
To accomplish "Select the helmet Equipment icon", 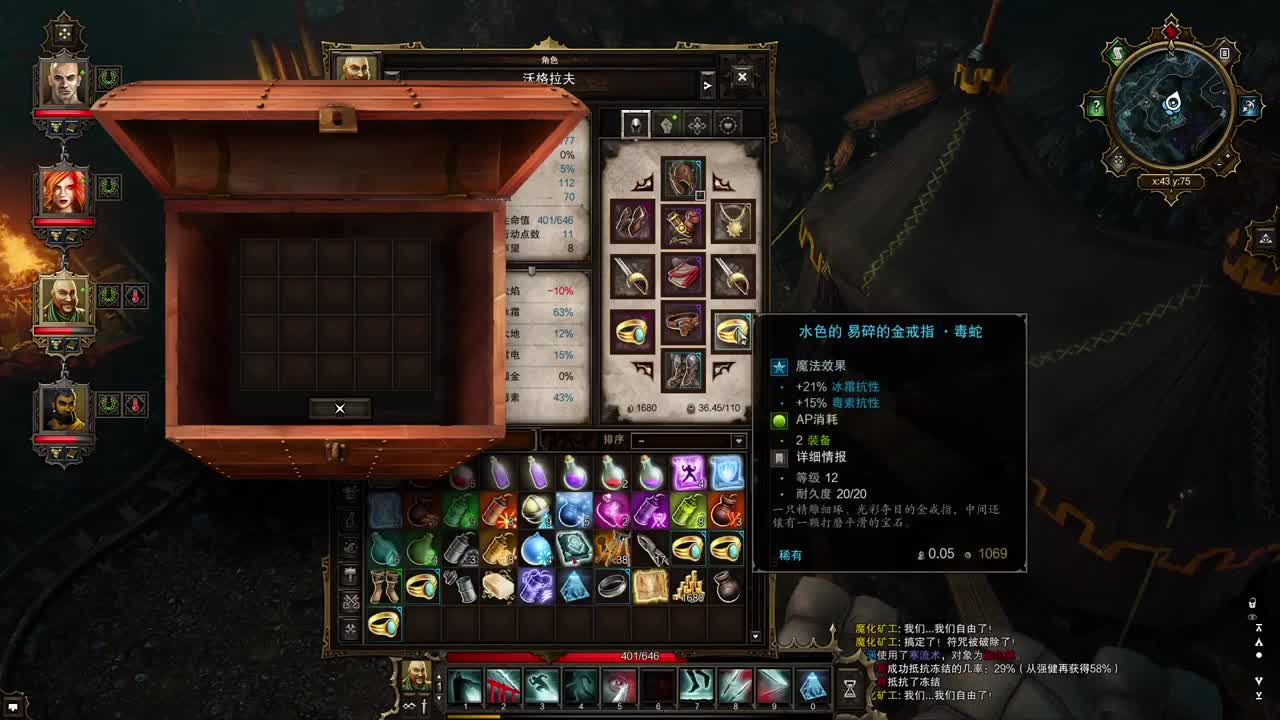I will (636, 124).
